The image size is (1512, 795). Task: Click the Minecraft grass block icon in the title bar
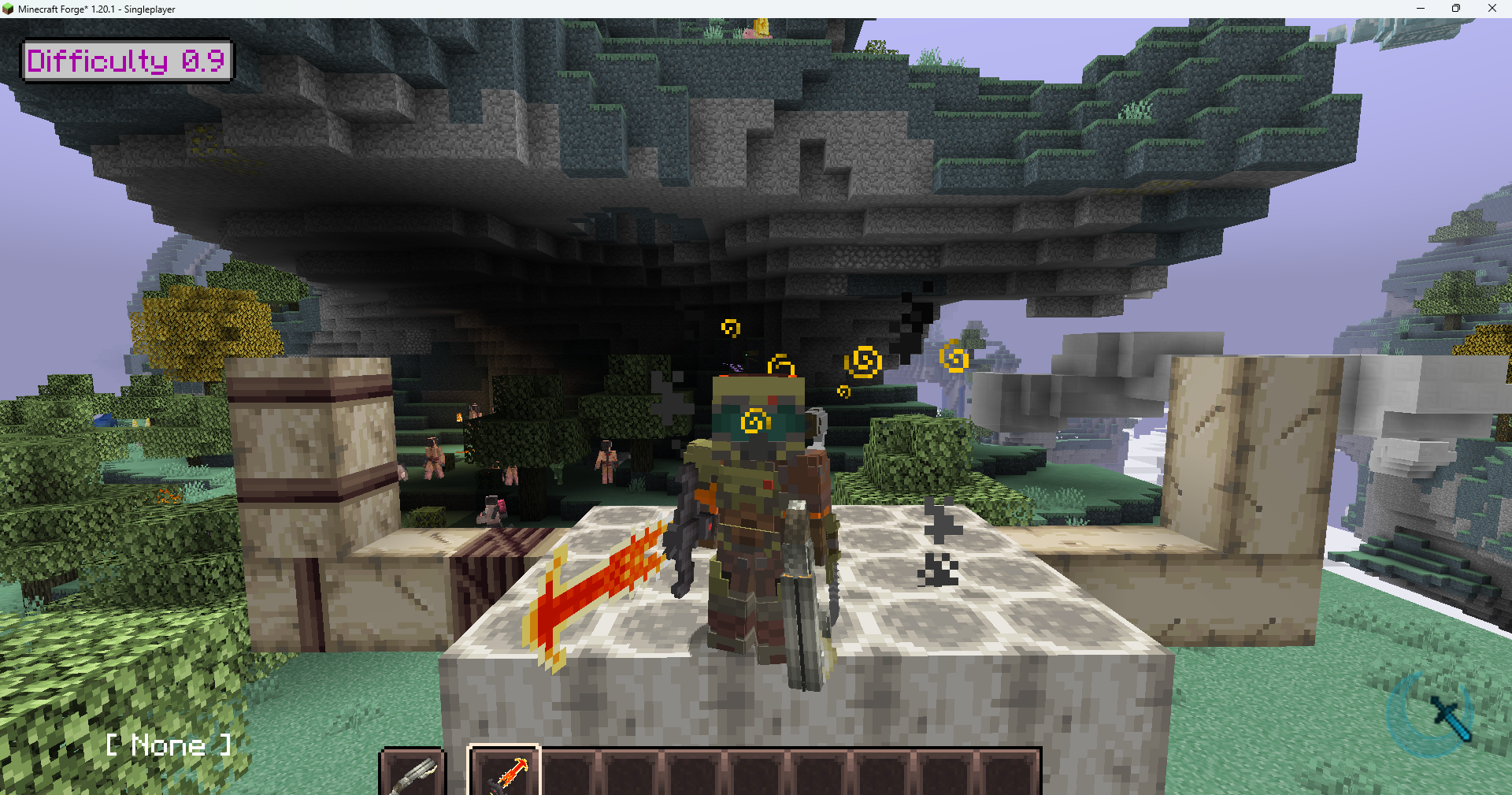8,9
